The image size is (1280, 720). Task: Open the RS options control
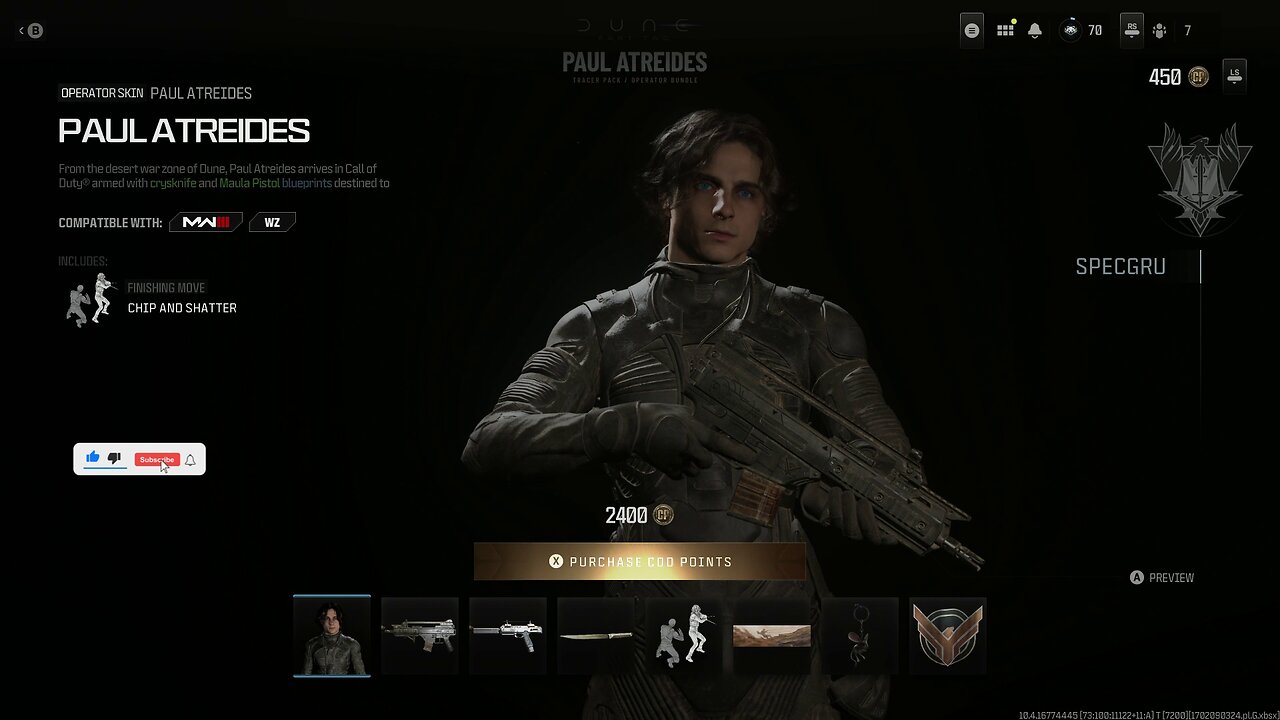pos(1131,30)
